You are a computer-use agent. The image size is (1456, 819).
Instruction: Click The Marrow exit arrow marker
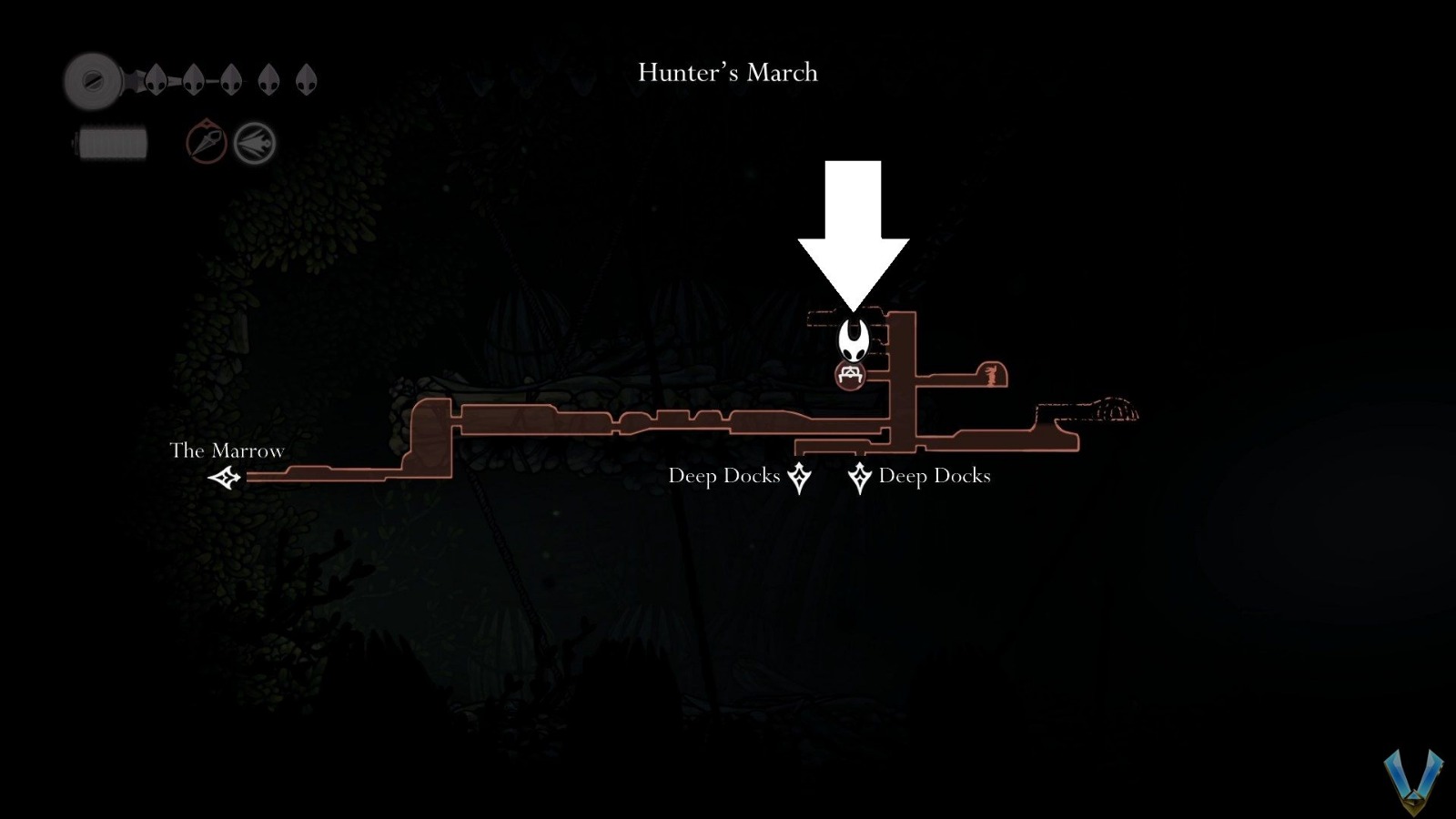(x=226, y=477)
